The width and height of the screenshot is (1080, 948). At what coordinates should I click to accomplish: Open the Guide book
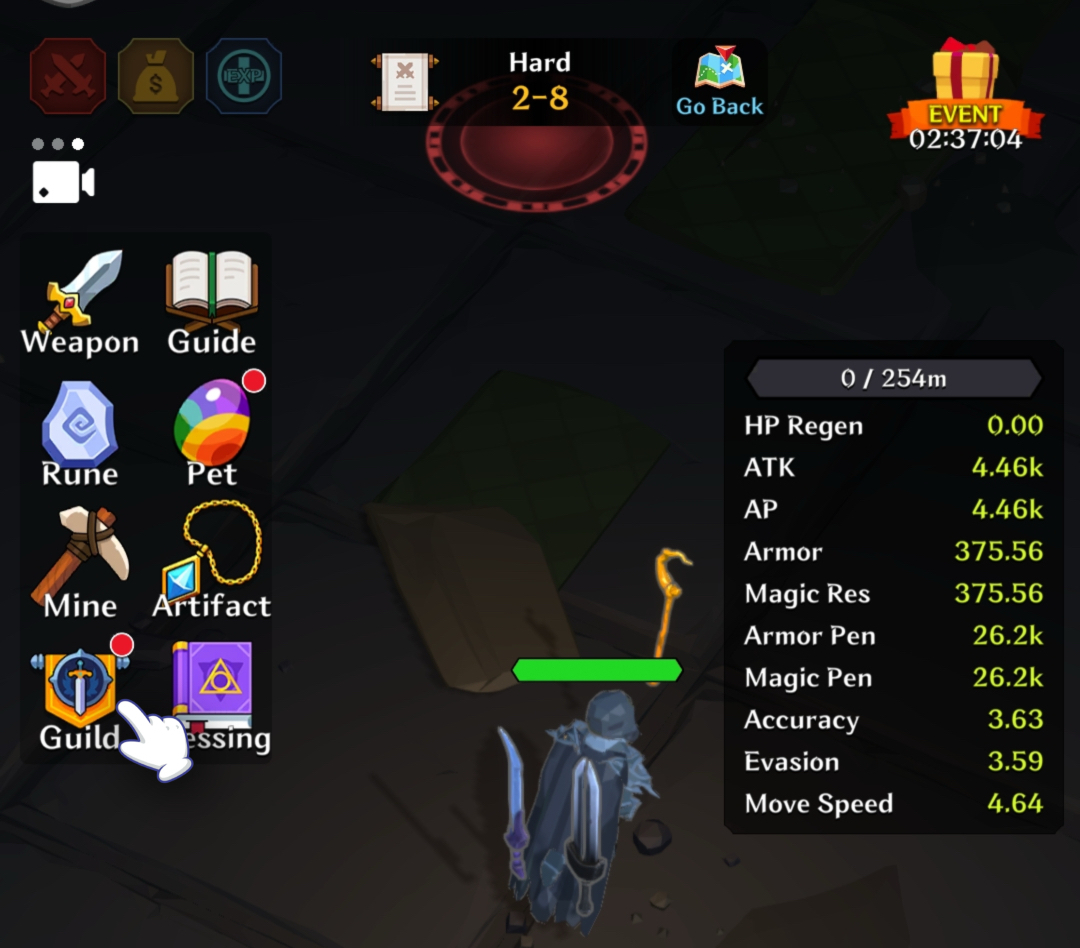coord(211,300)
